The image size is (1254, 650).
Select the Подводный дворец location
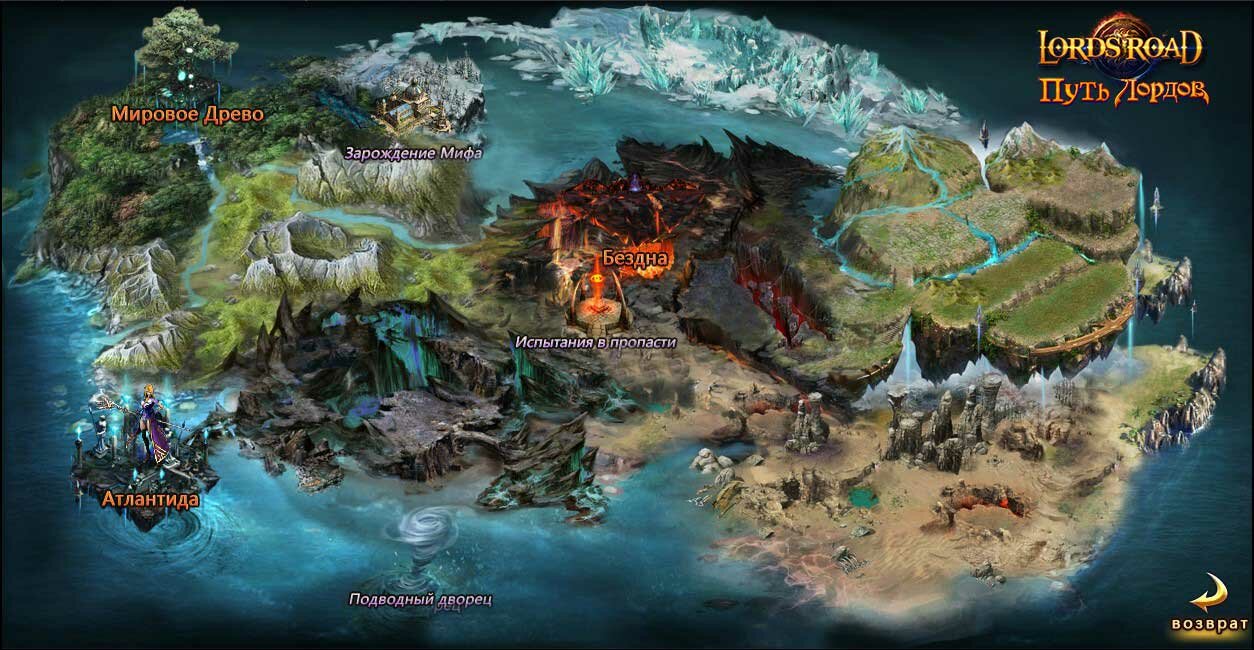420,600
